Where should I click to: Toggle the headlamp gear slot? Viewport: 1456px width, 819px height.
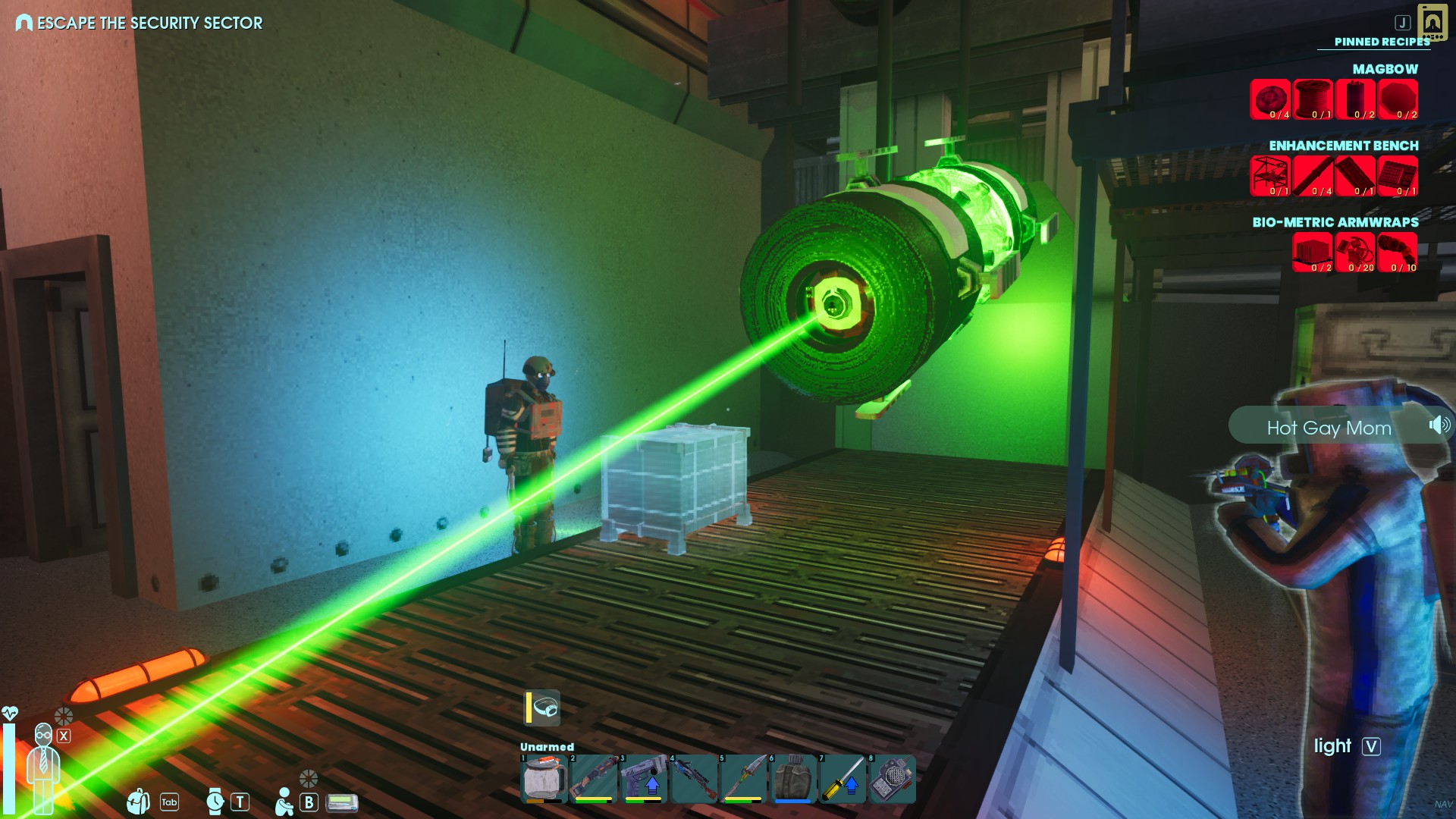(543, 708)
